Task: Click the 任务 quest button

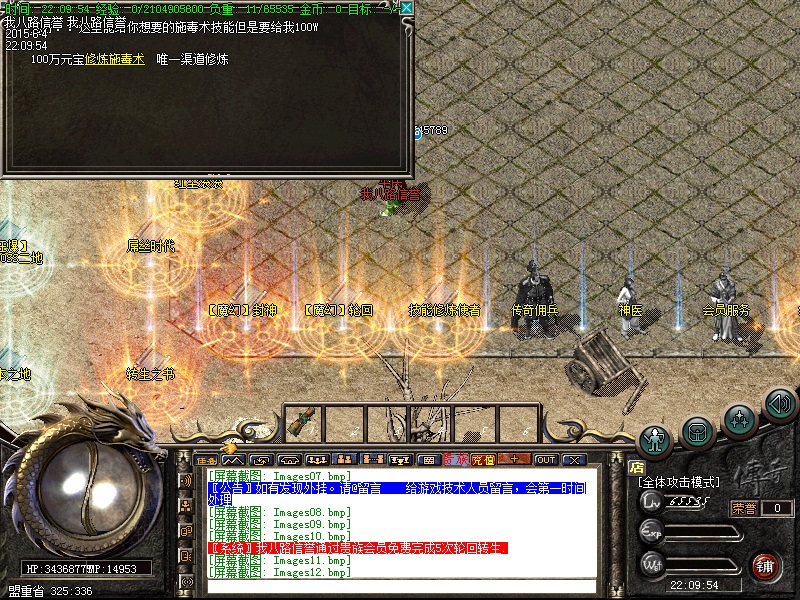Action: click(207, 460)
